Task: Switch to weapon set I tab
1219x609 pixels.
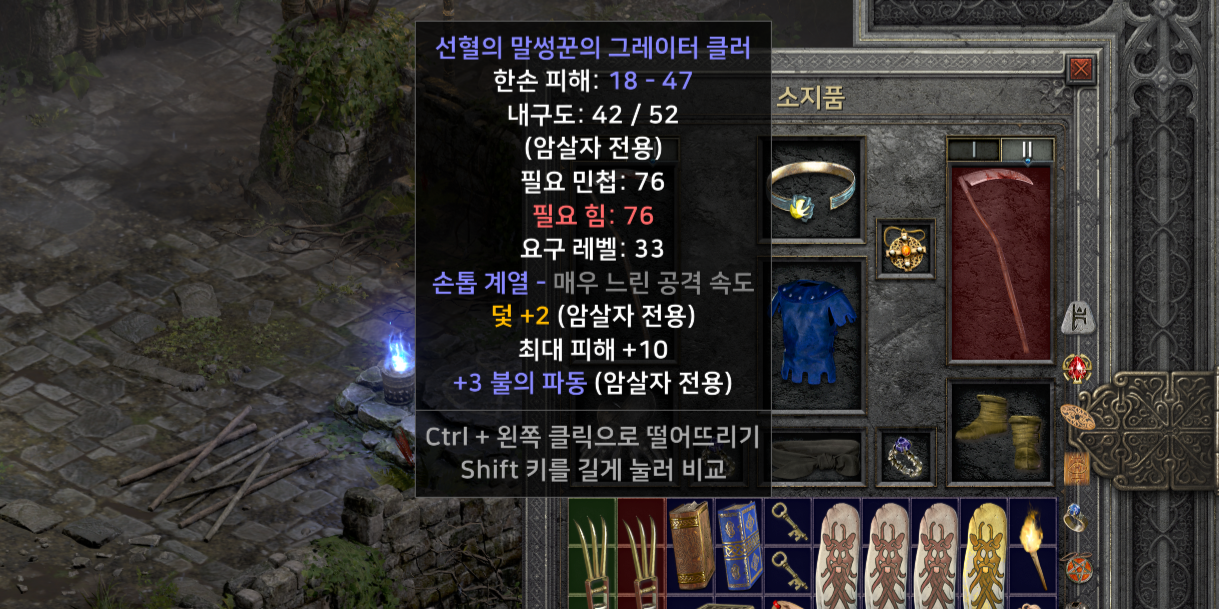Action: tap(973, 150)
